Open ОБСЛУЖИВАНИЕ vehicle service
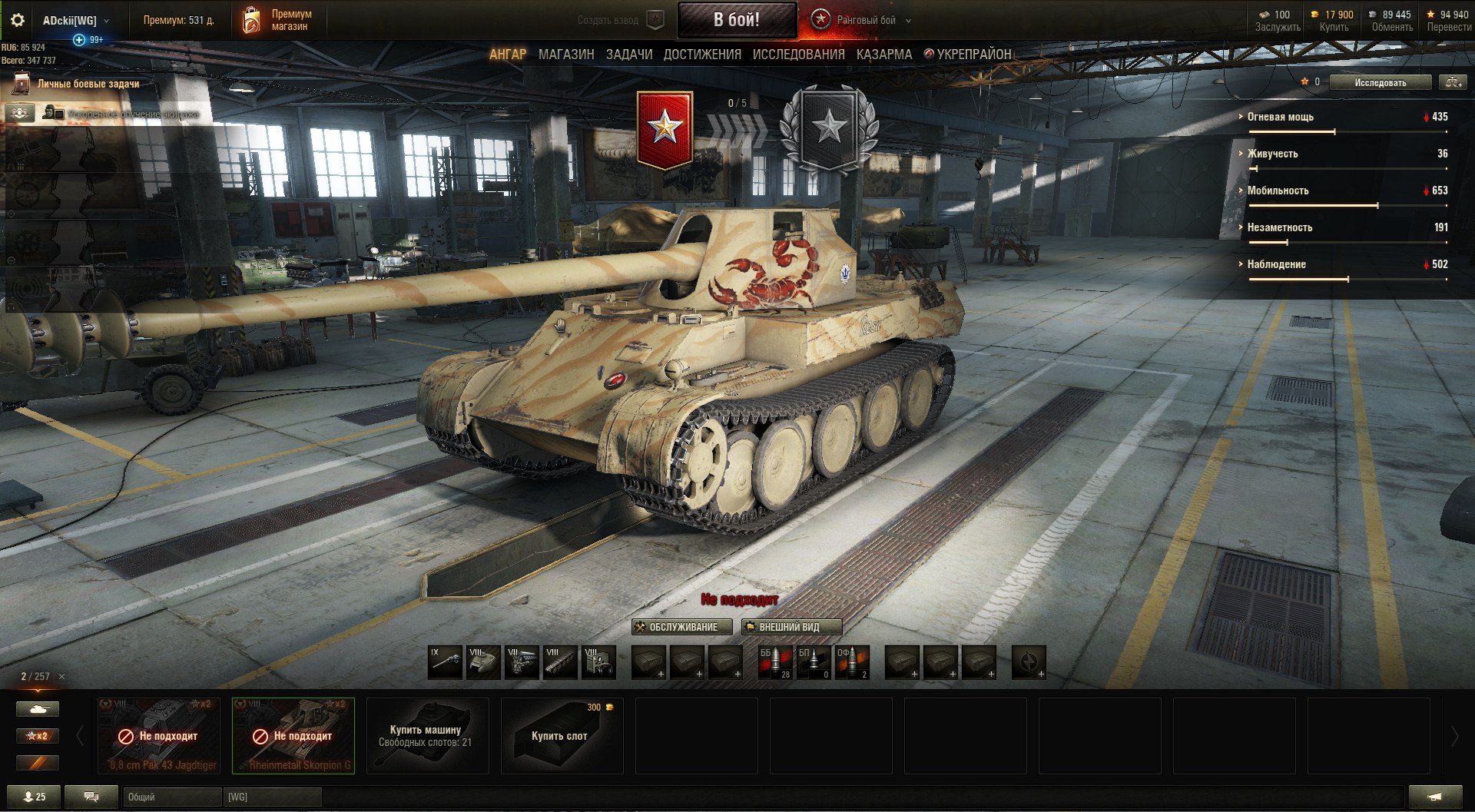Viewport: 1475px width, 812px height. pos(676,627)
